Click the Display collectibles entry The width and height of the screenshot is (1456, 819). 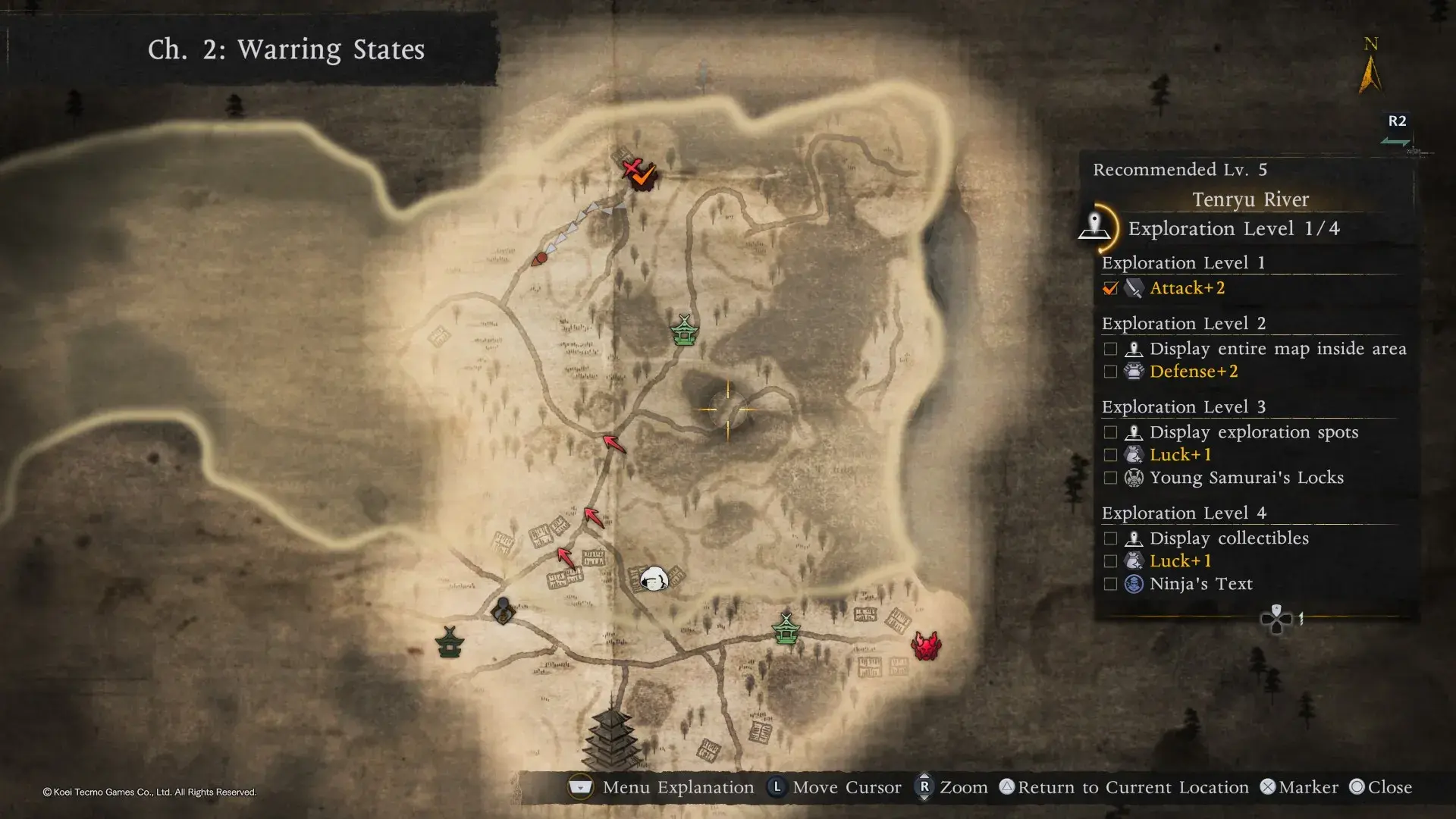(x=1228, y=538)
